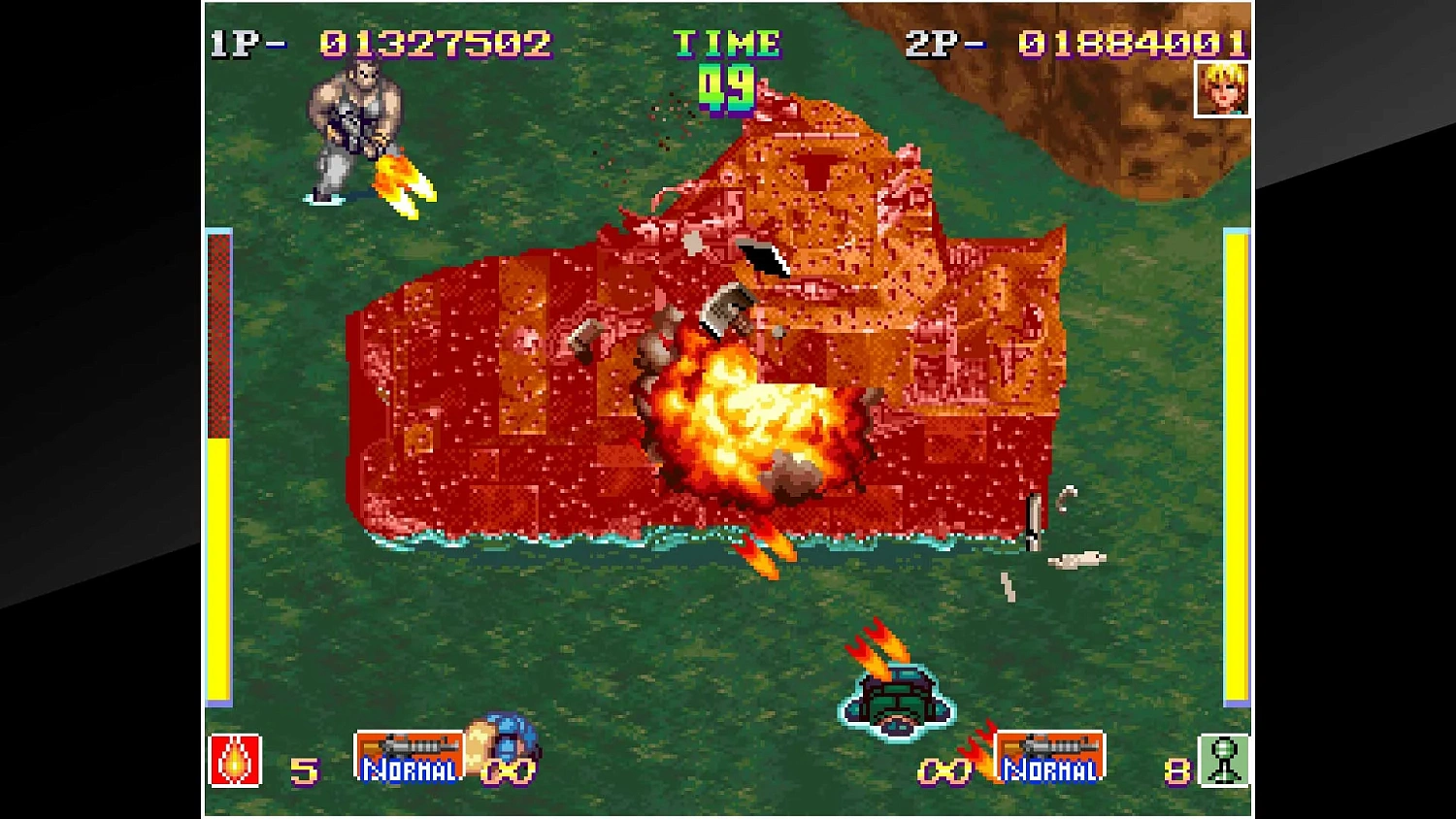Viewport: 1456px width, 819px height.
Task: Click player 1's NORMAL weapon badge
Action: pyautogui.click(x=409, y=757)
